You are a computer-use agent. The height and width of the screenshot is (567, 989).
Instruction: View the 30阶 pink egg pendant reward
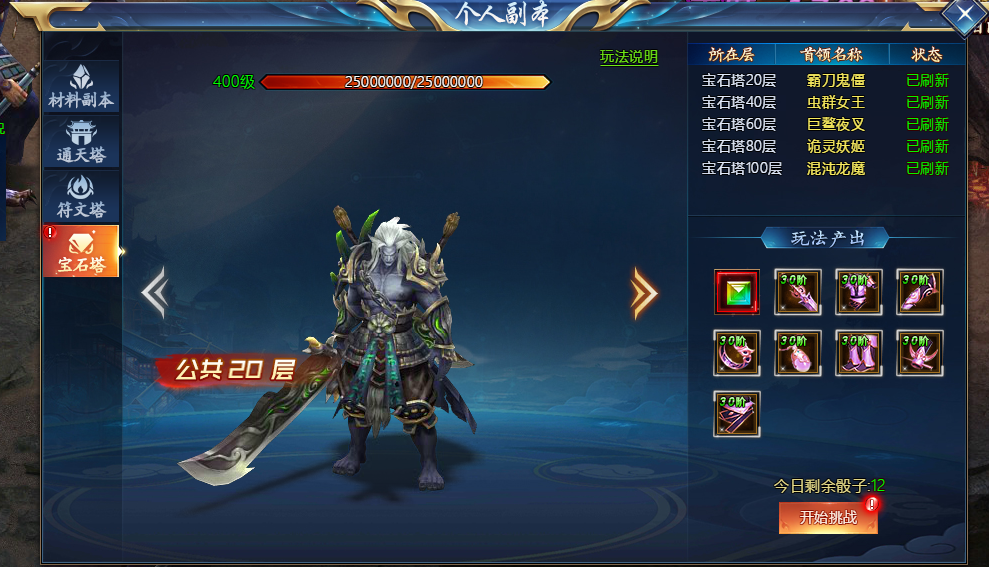point(798,353)
